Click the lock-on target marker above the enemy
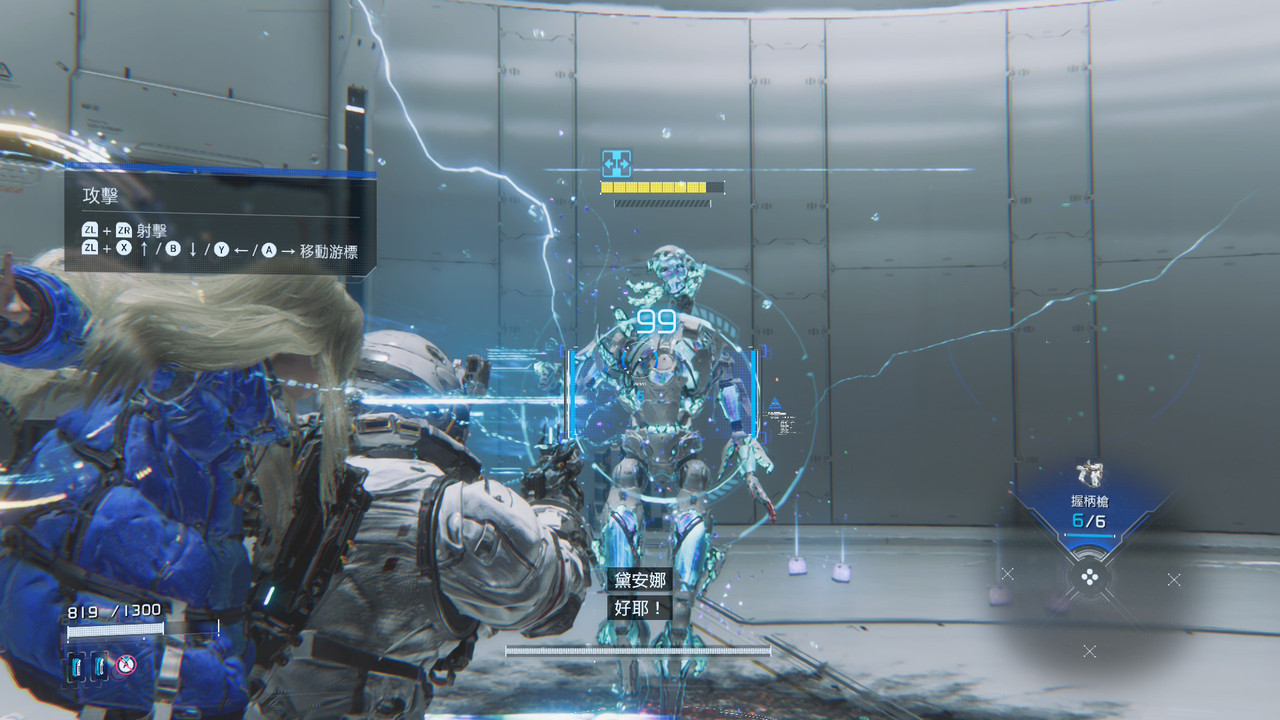 tap(615, 164)
